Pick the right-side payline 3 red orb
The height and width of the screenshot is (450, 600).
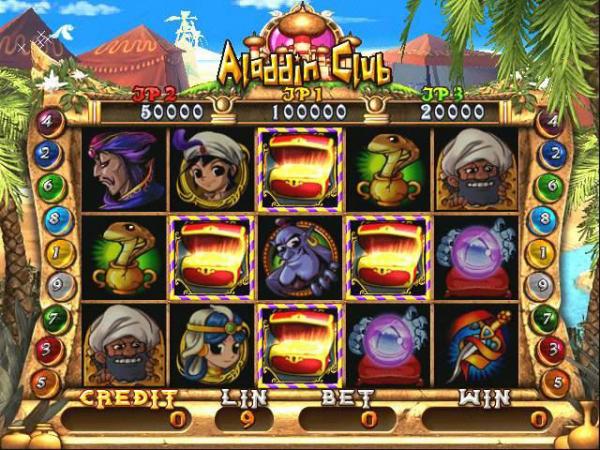pos(549,350)
